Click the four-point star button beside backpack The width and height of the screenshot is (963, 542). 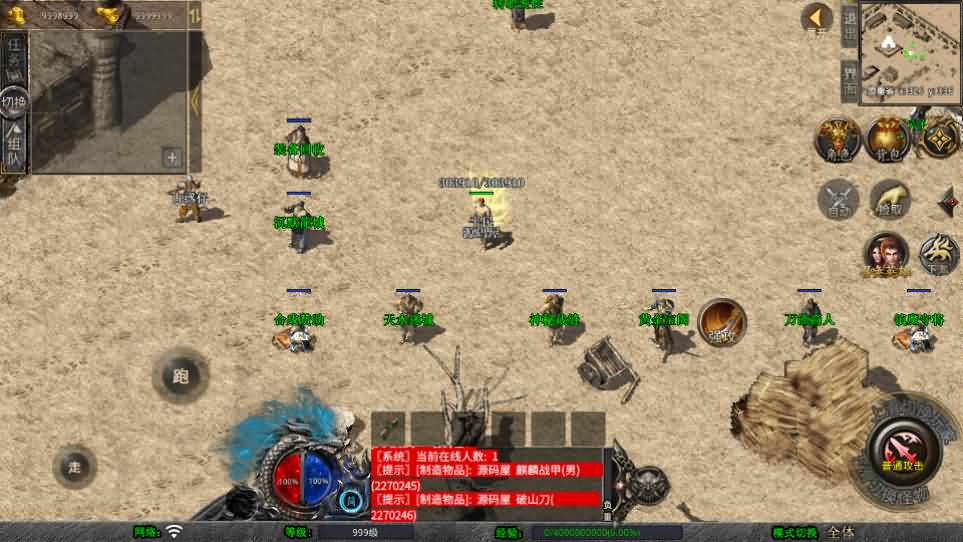pyautogui.click(x=939, y=139)
